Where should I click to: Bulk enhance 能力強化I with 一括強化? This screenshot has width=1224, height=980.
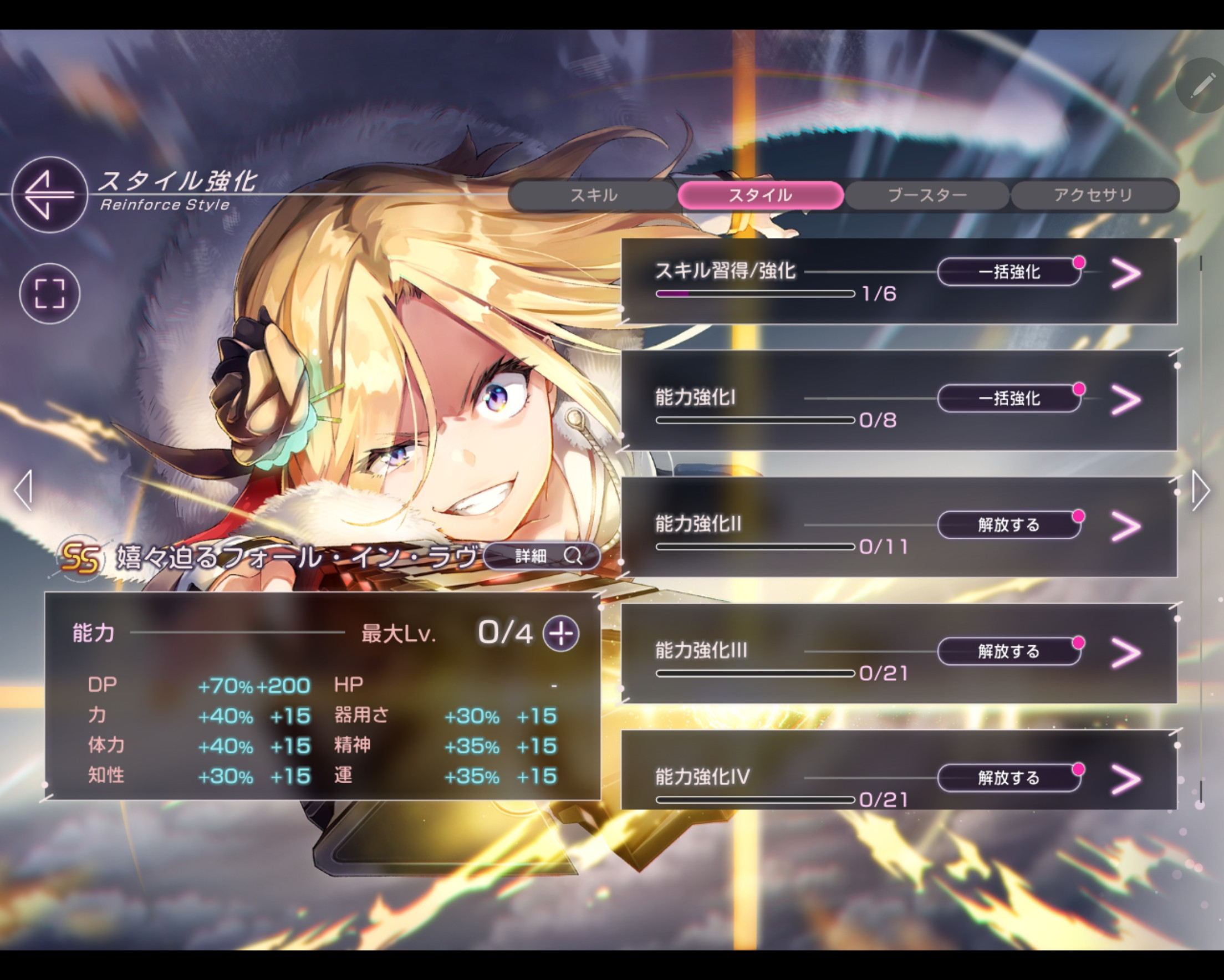point(1009,399)
